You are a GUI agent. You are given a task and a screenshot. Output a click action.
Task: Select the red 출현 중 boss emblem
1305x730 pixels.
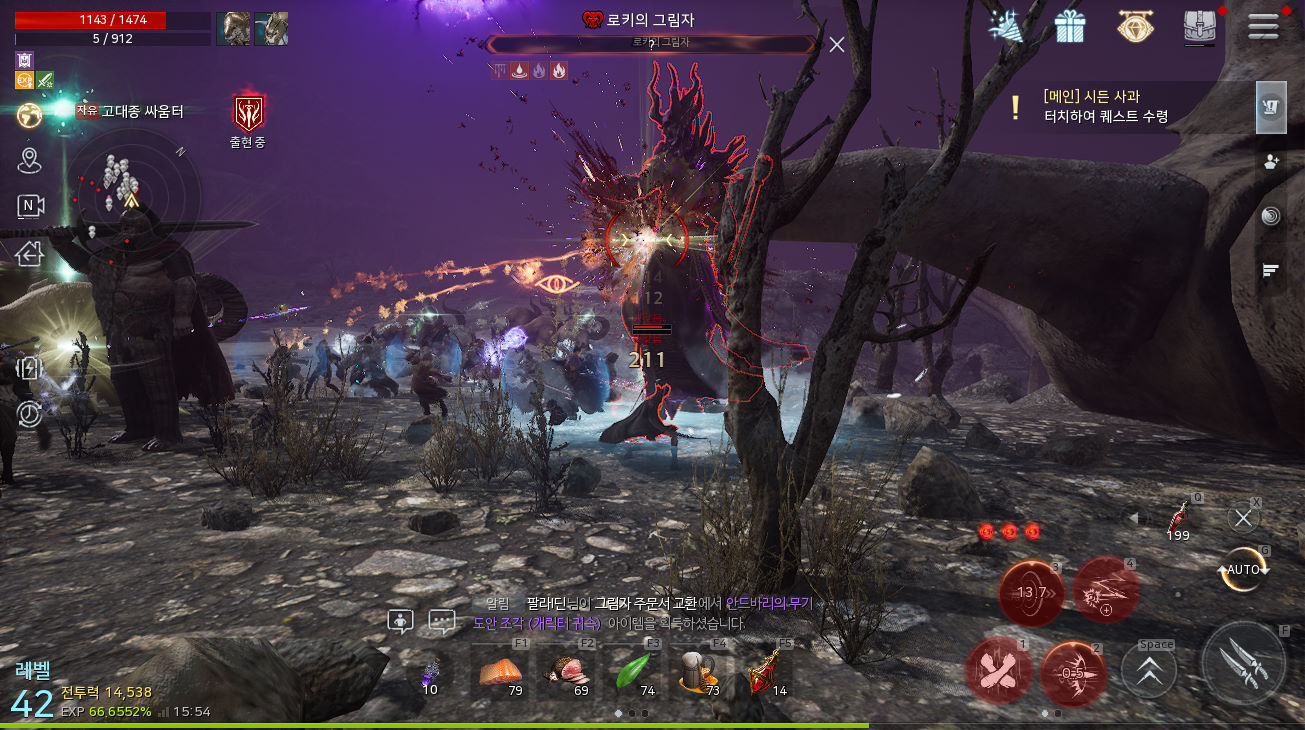point(247,115)
